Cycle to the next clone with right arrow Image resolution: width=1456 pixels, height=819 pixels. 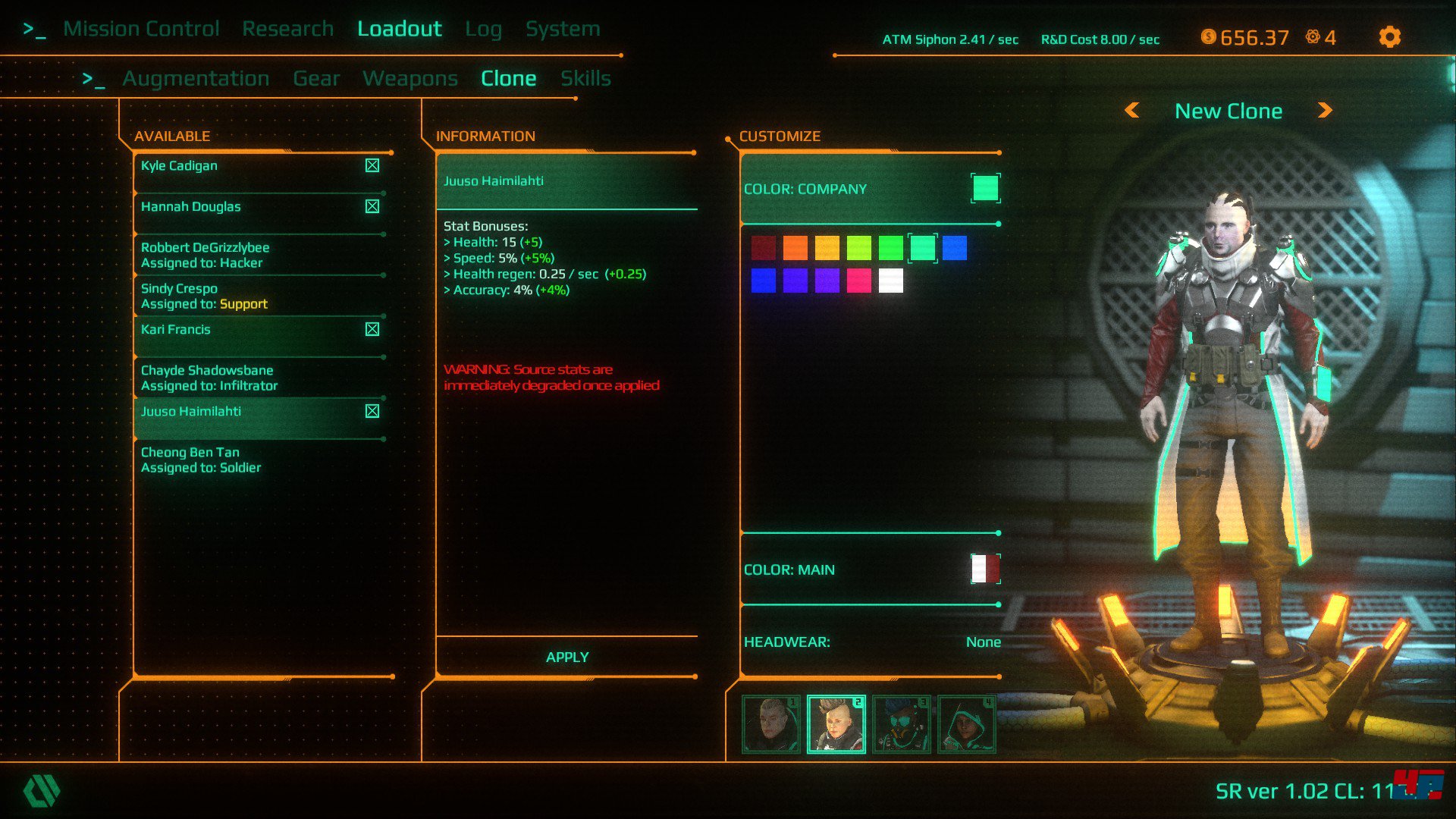1324,111
